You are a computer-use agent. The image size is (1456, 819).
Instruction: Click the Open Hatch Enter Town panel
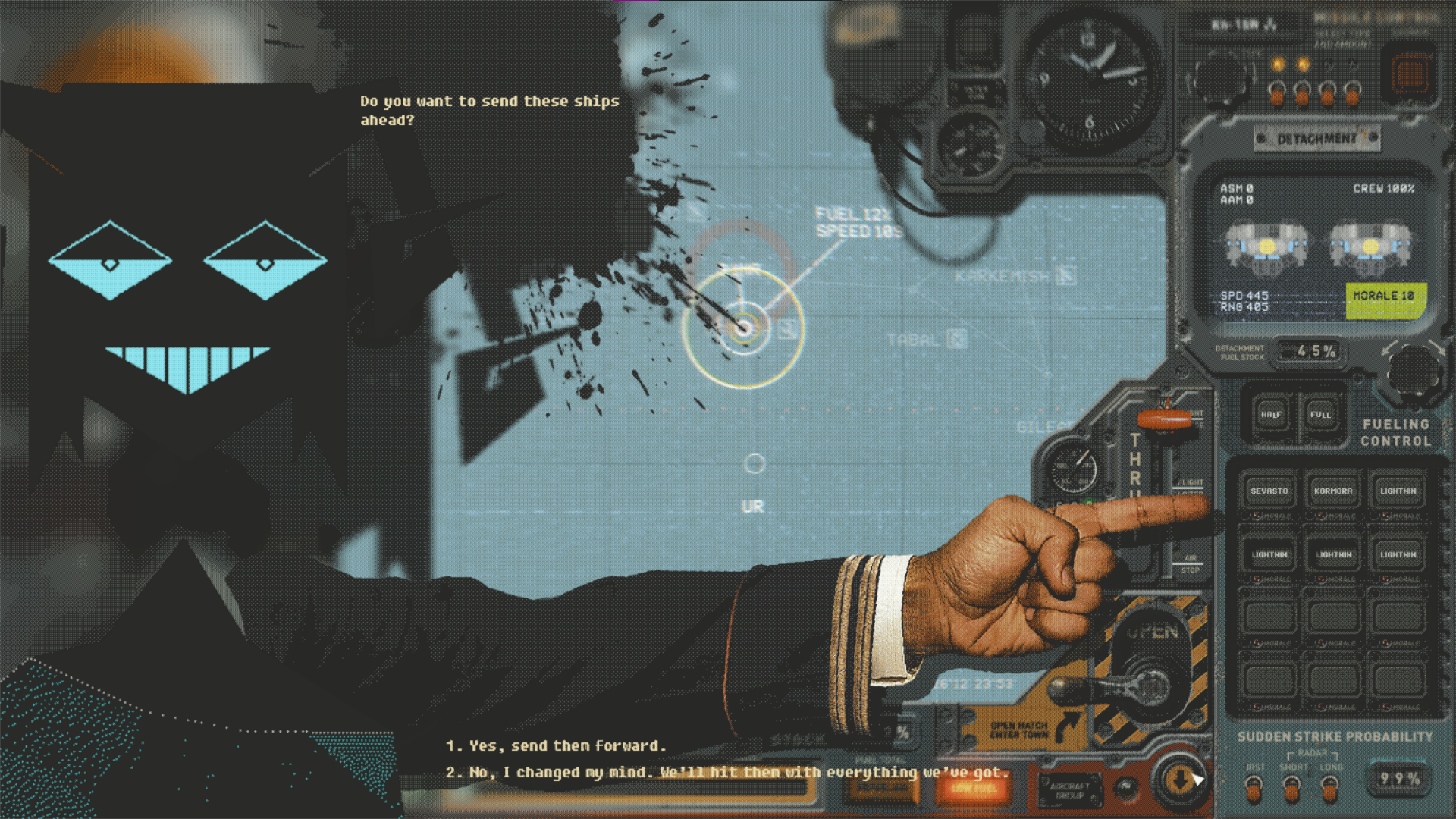point(1018,730)
